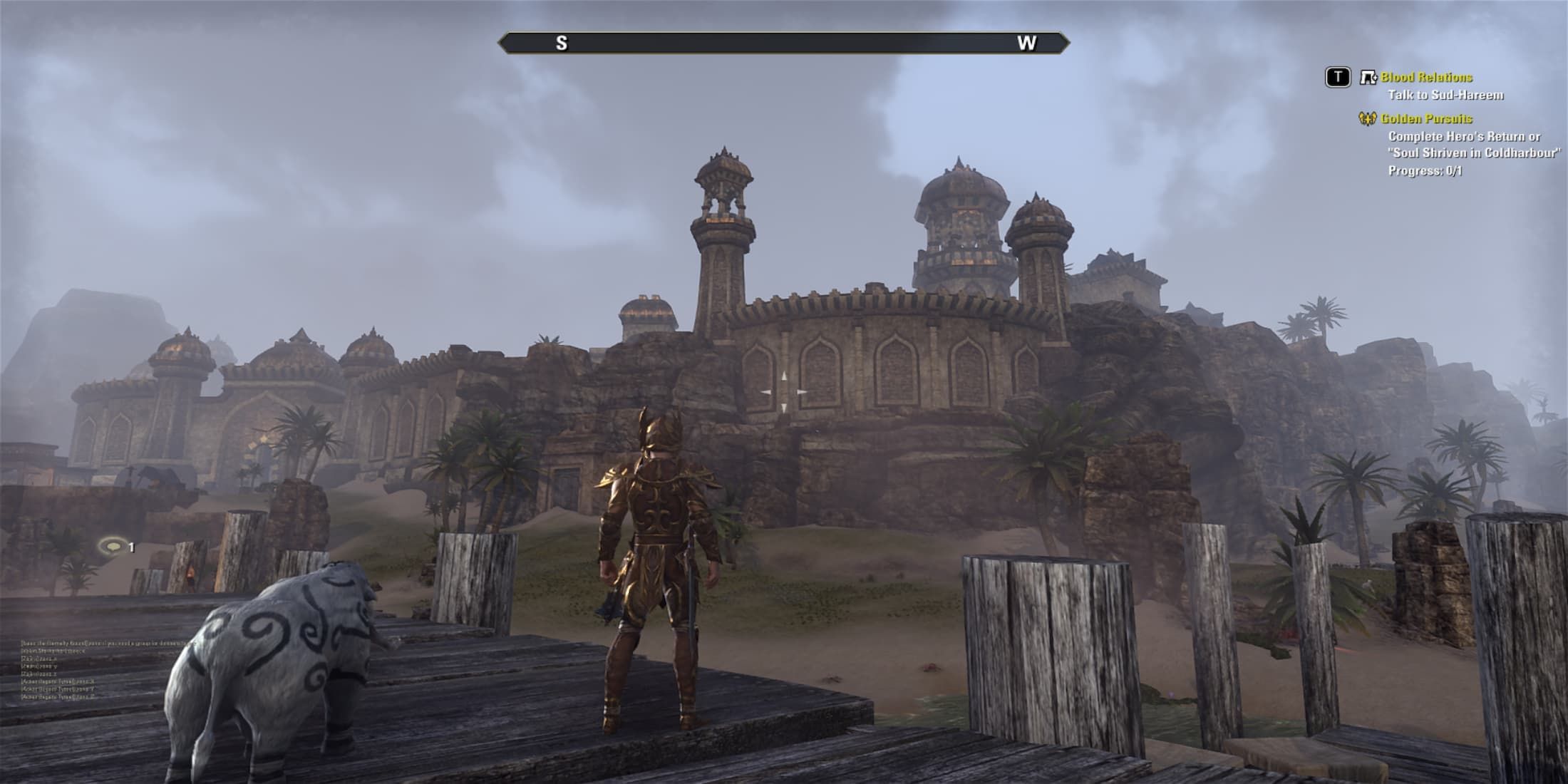Screen dimensions: 1568x784
Task: Click the compass bar's W marker
Action: click(x=1026, y=43)
